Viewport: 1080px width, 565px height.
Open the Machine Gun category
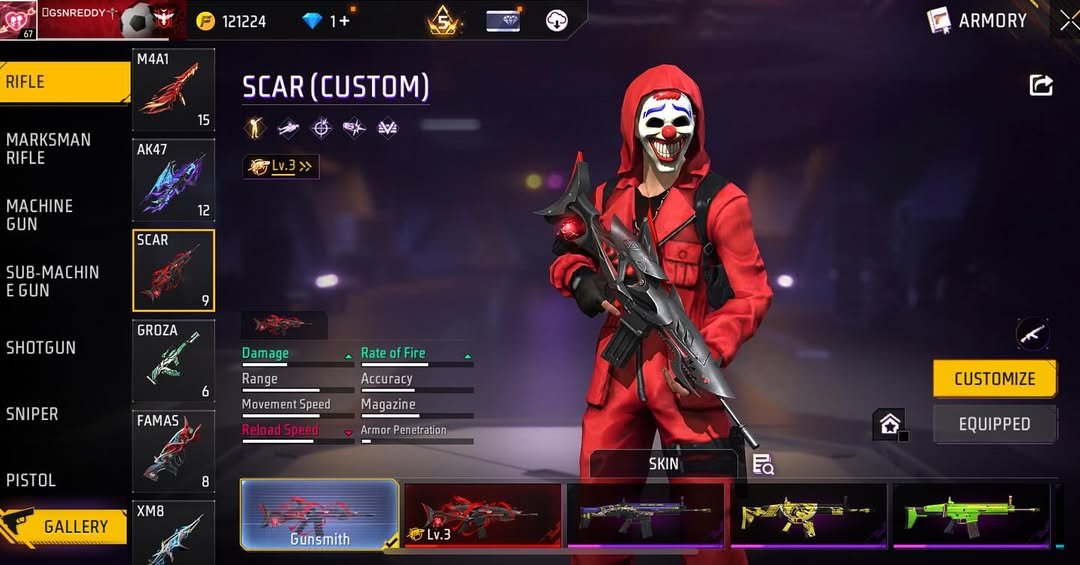40,215
